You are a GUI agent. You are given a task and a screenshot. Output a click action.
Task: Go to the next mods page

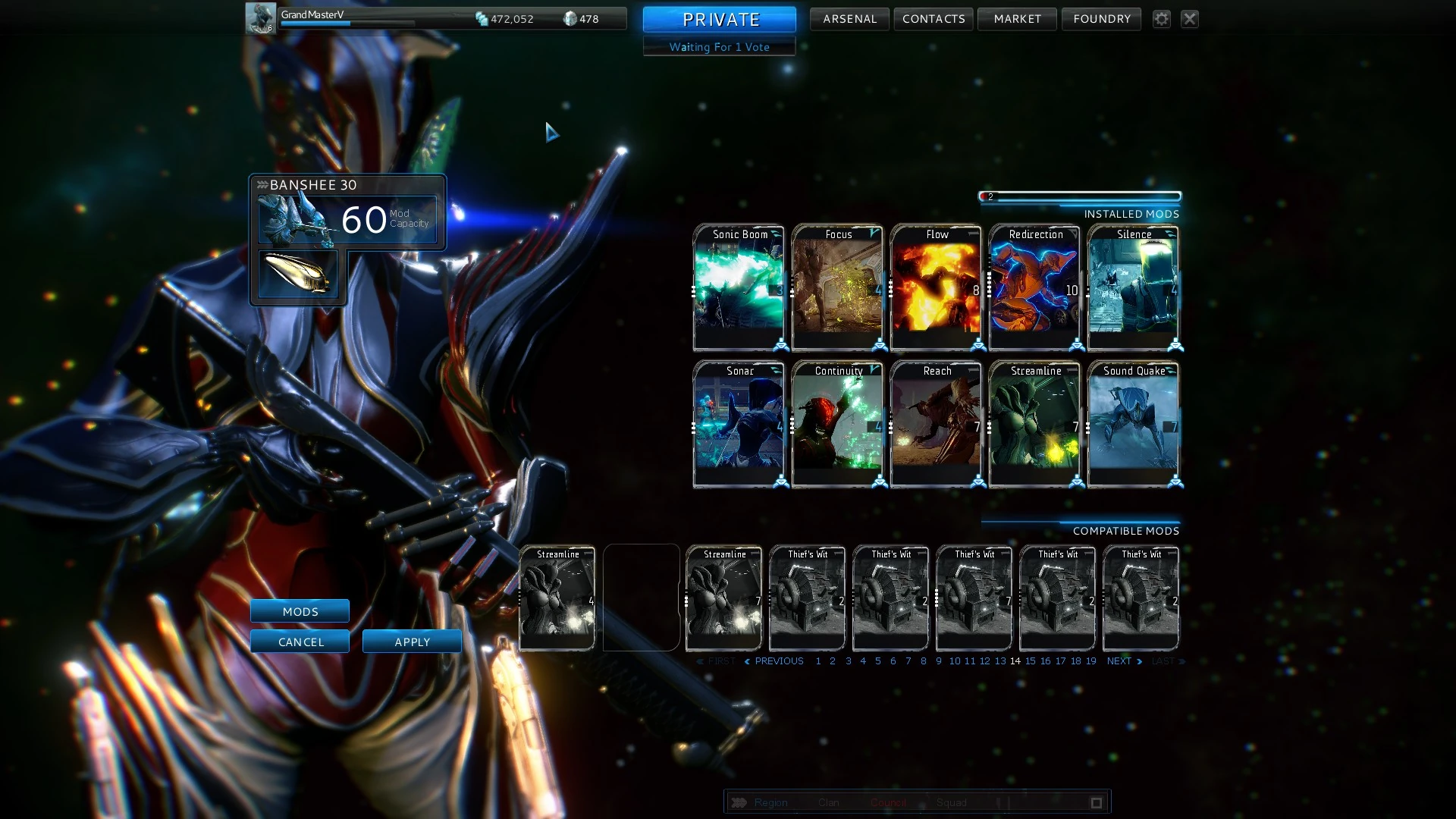[x=1124, y=661]
